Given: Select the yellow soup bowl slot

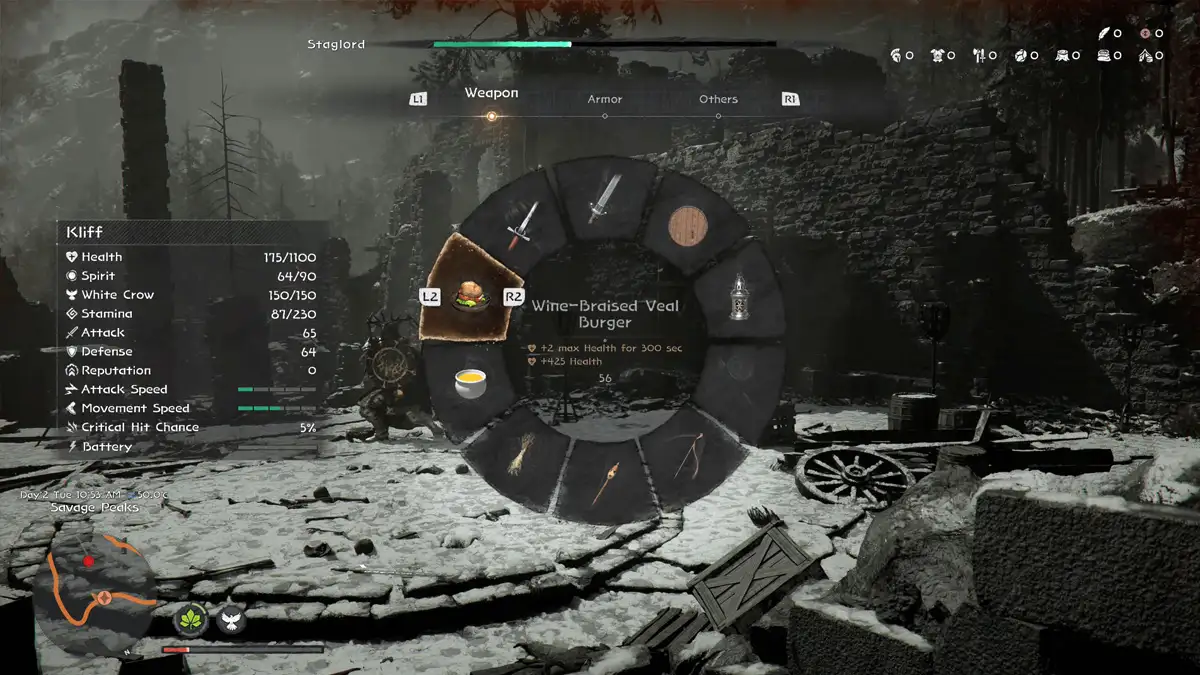Looking at the screenshot, I should (468, 383).
